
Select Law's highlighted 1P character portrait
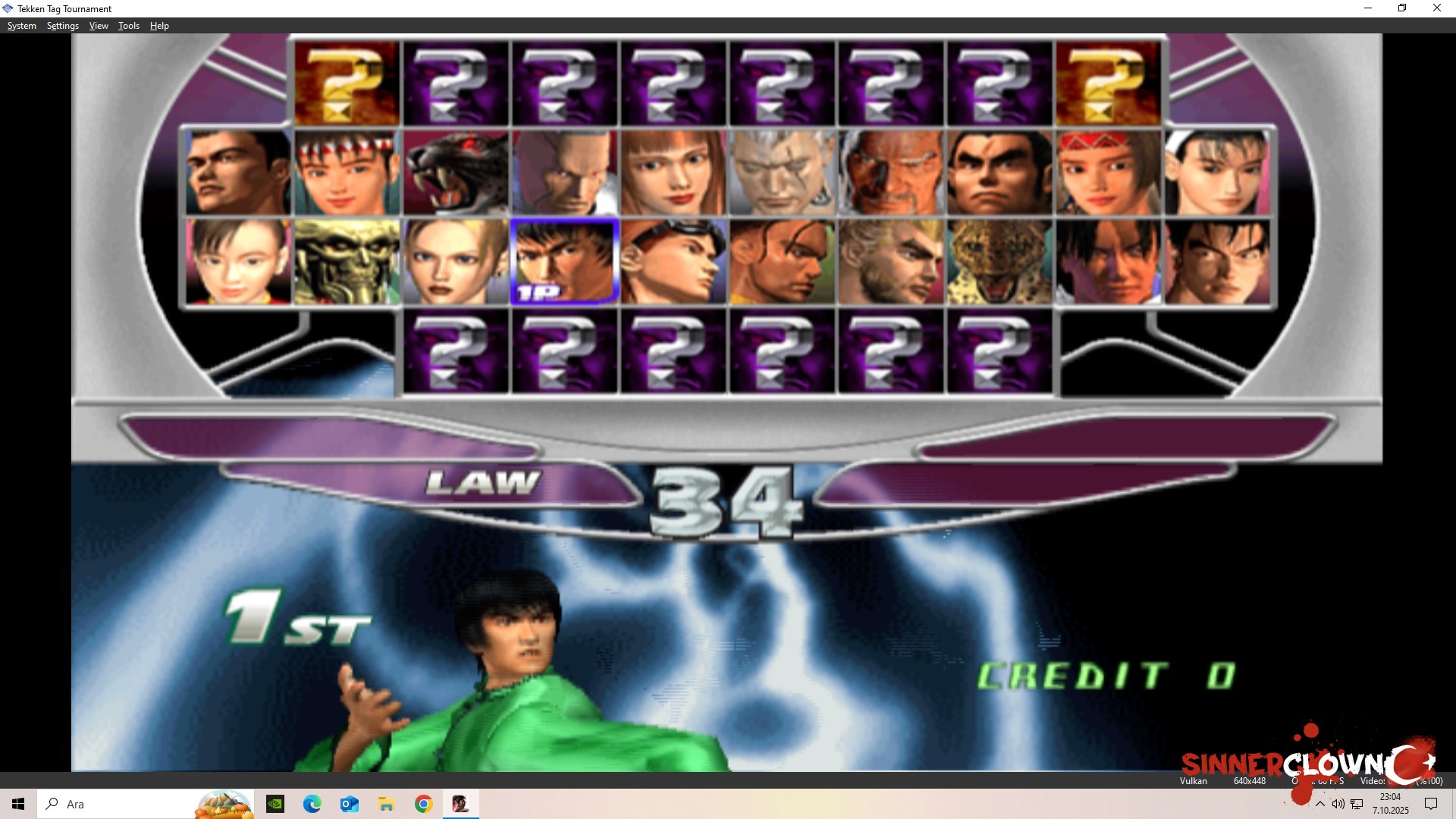click(564, 261)
